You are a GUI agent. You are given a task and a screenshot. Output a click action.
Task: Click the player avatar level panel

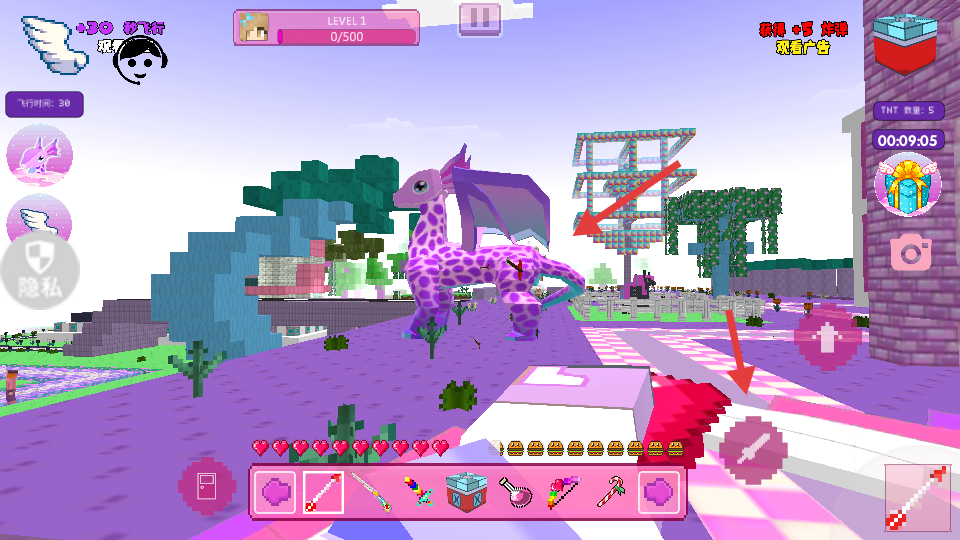(326, 28)
